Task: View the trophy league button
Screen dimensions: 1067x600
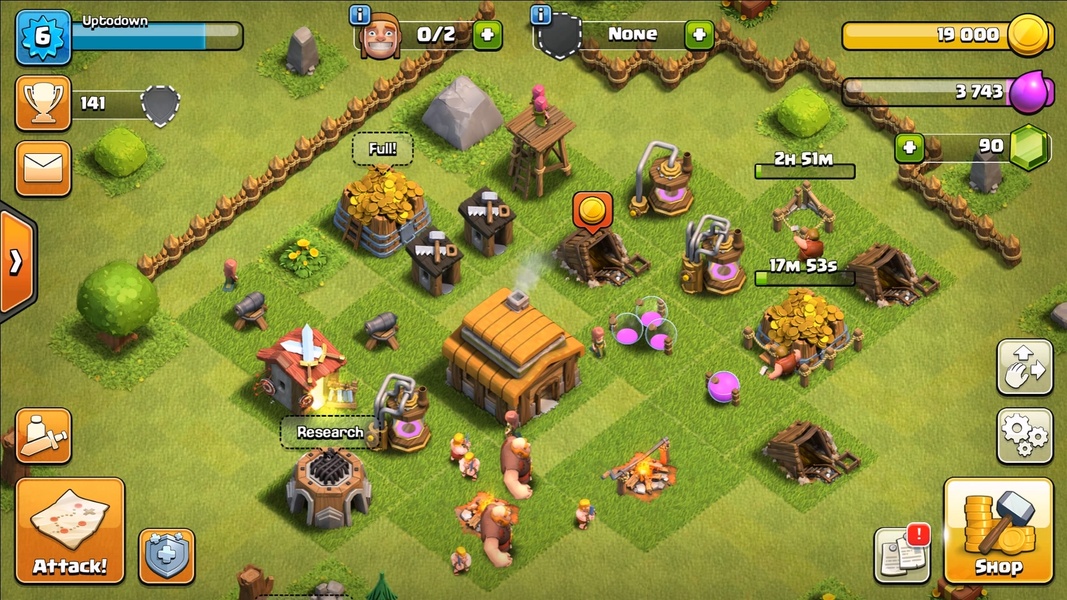Action: point(43,103)
